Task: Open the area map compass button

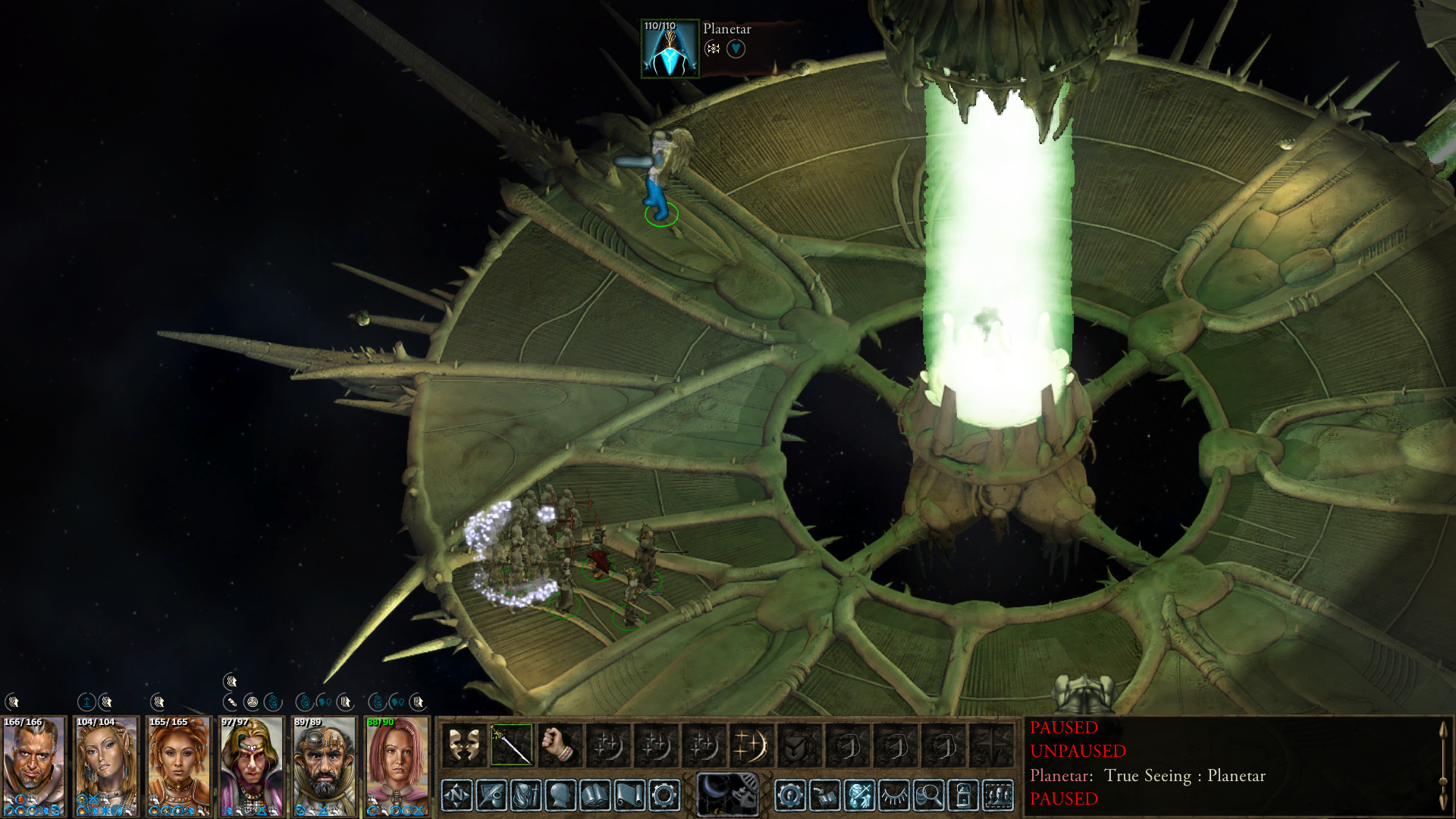Action: [x=457, y=795]
